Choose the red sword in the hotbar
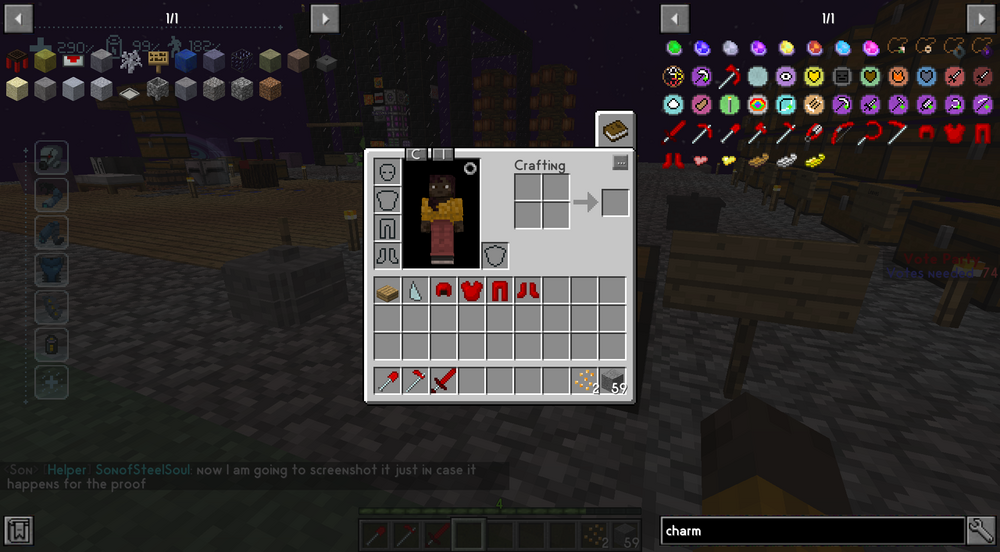 (444, 381)
